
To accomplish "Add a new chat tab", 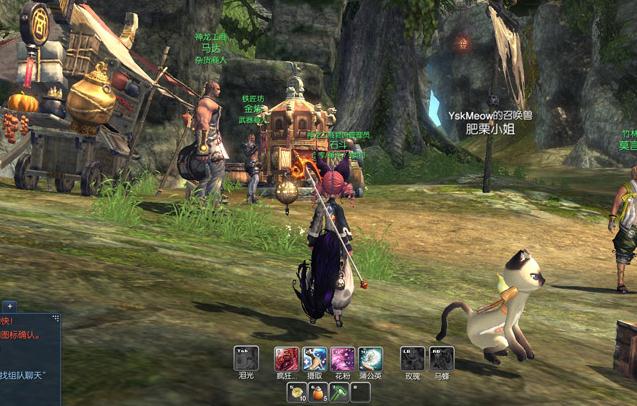I will 9,305.
